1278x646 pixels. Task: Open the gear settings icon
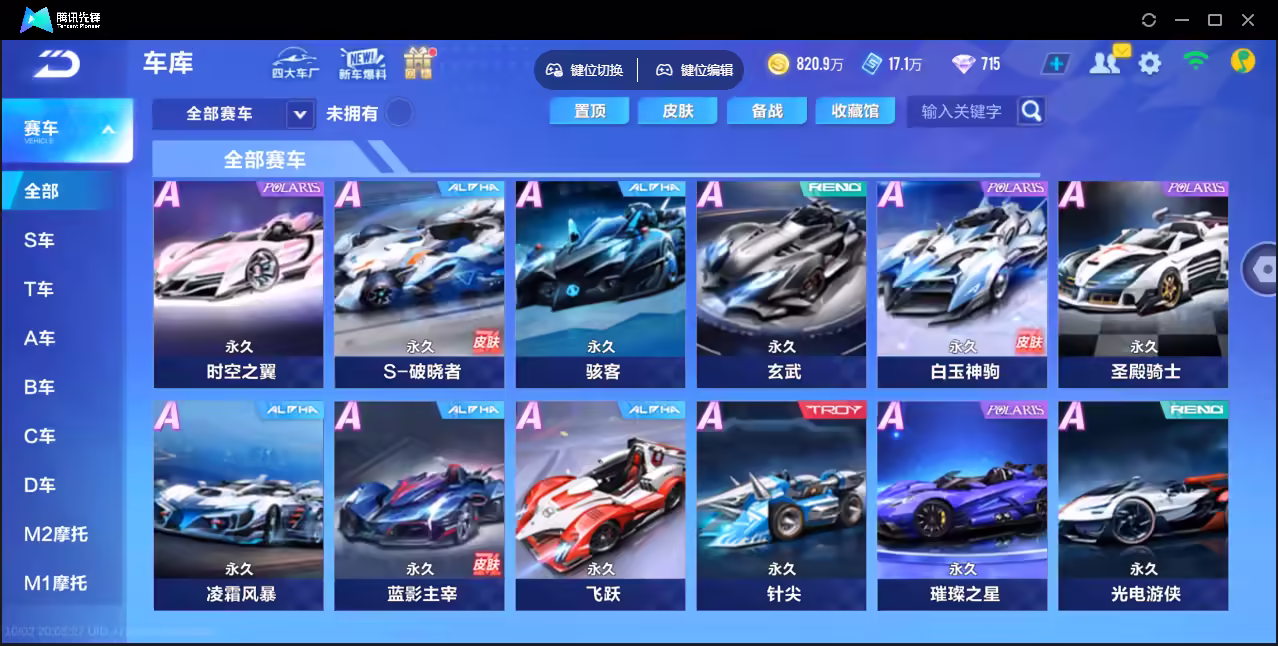click(x=1150, y=64)
